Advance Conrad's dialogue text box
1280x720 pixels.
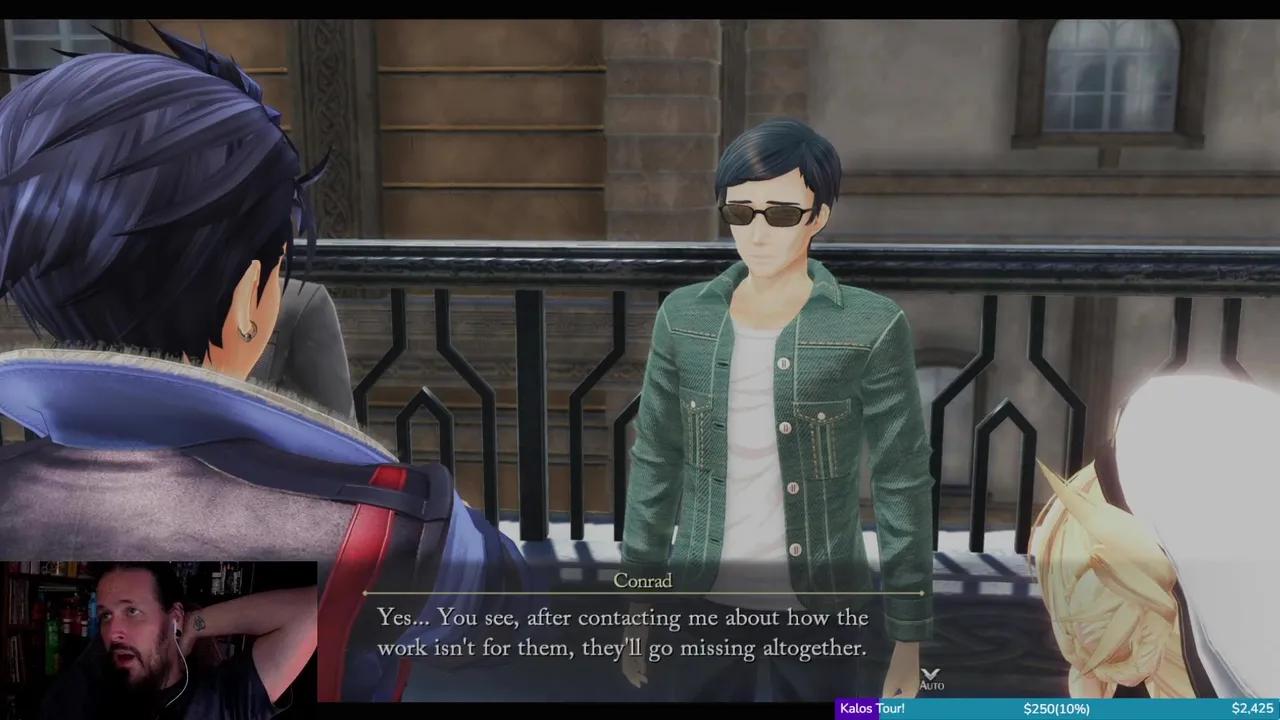pos(622,633)
